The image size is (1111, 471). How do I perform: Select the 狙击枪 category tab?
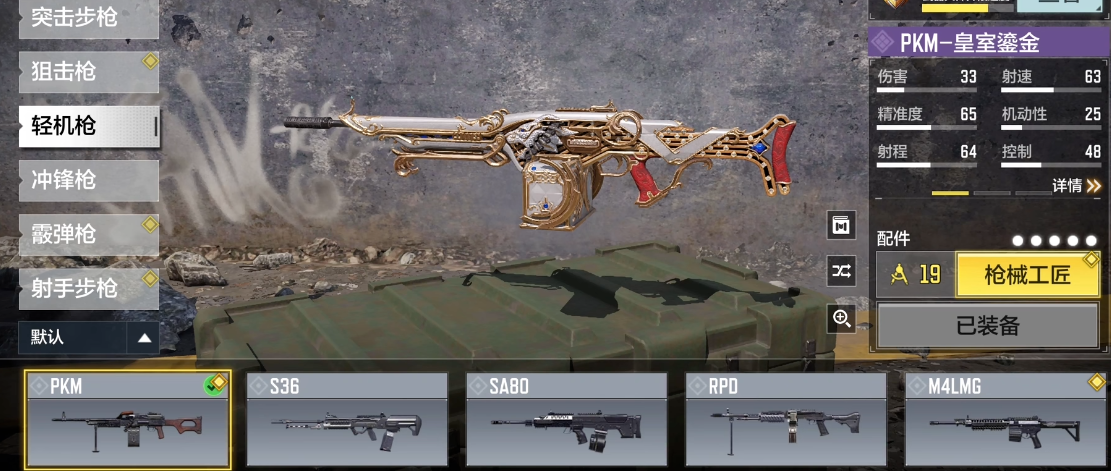click(x=88, y=72)
